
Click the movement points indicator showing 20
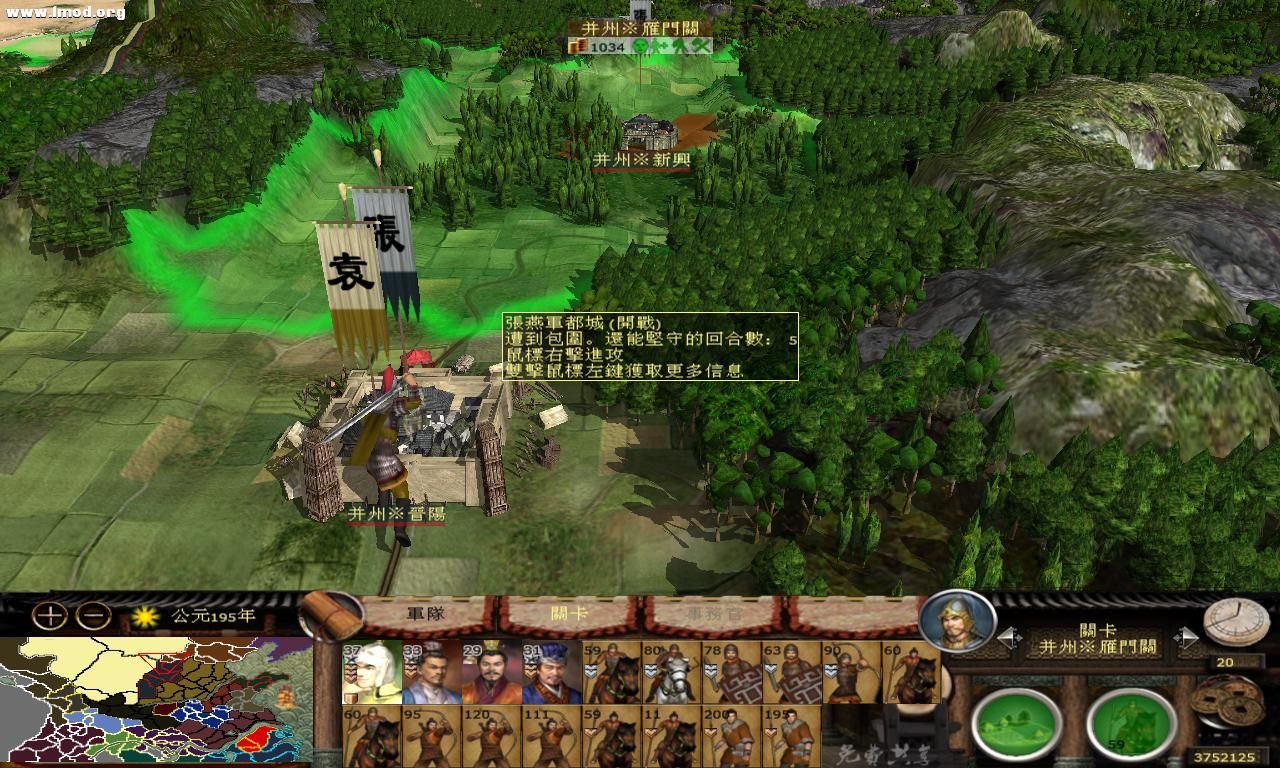(1227, 662)
